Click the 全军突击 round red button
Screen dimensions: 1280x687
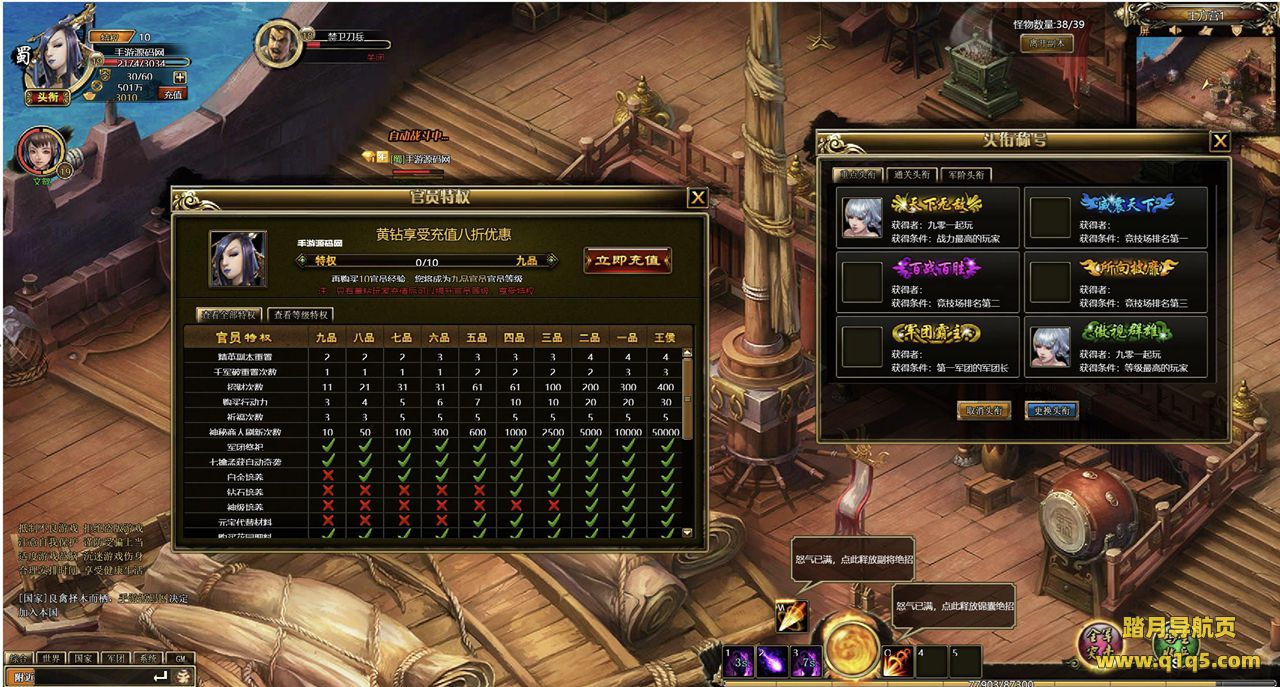pos(1099,640)
